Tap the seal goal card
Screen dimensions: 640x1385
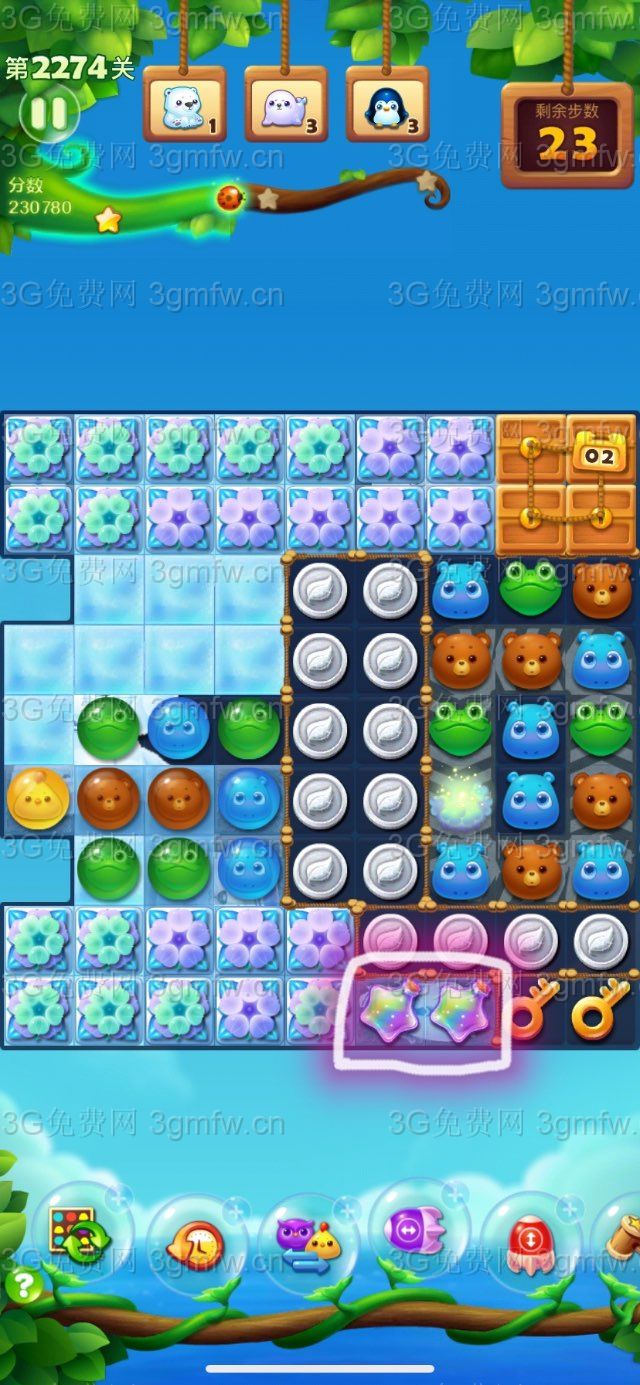click(x=286, y=105)
